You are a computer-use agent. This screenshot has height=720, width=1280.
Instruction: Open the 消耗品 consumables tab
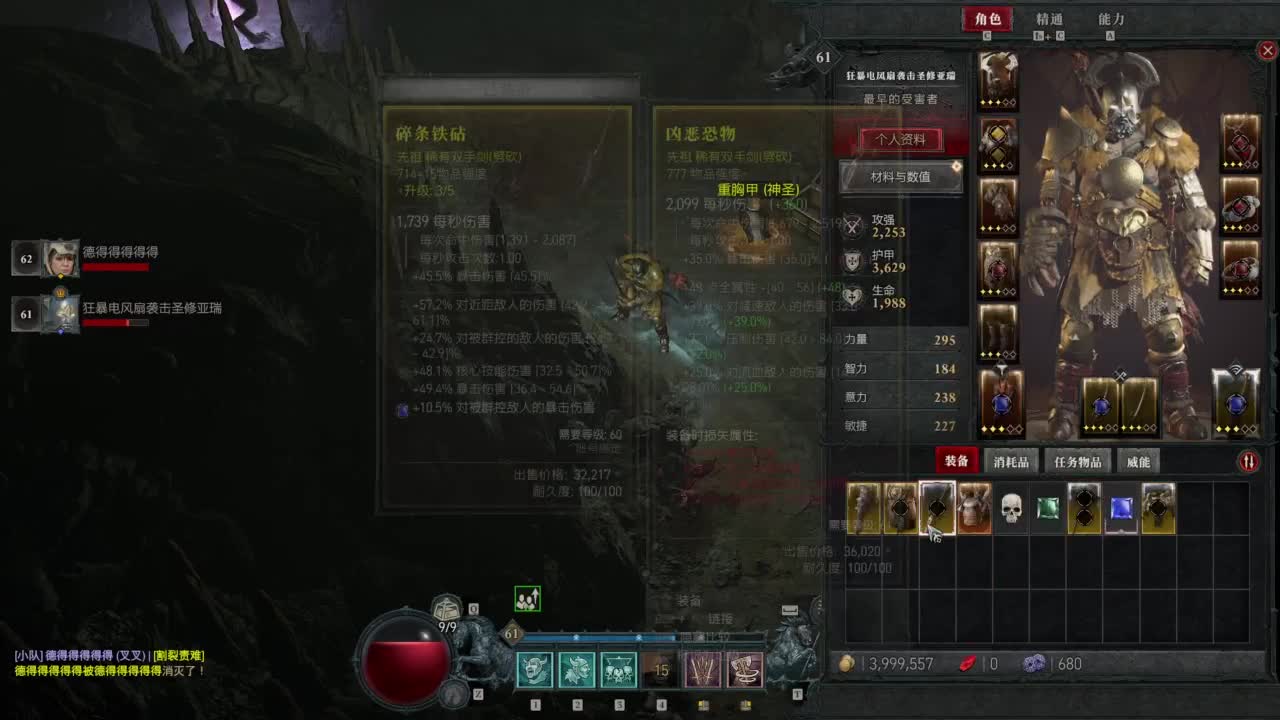click(x=1011, y=460)
